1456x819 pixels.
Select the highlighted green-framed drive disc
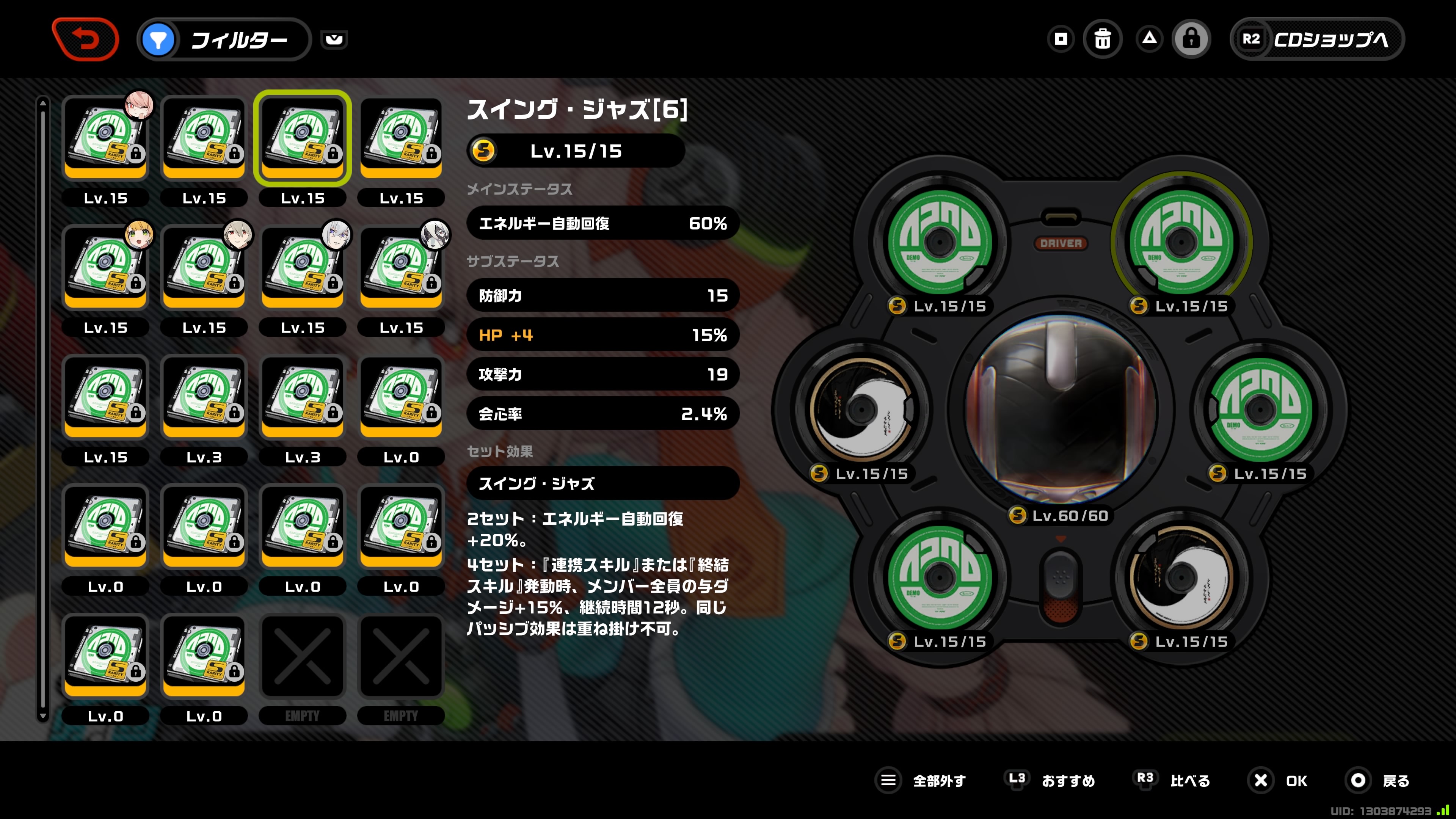coord(303,138)
